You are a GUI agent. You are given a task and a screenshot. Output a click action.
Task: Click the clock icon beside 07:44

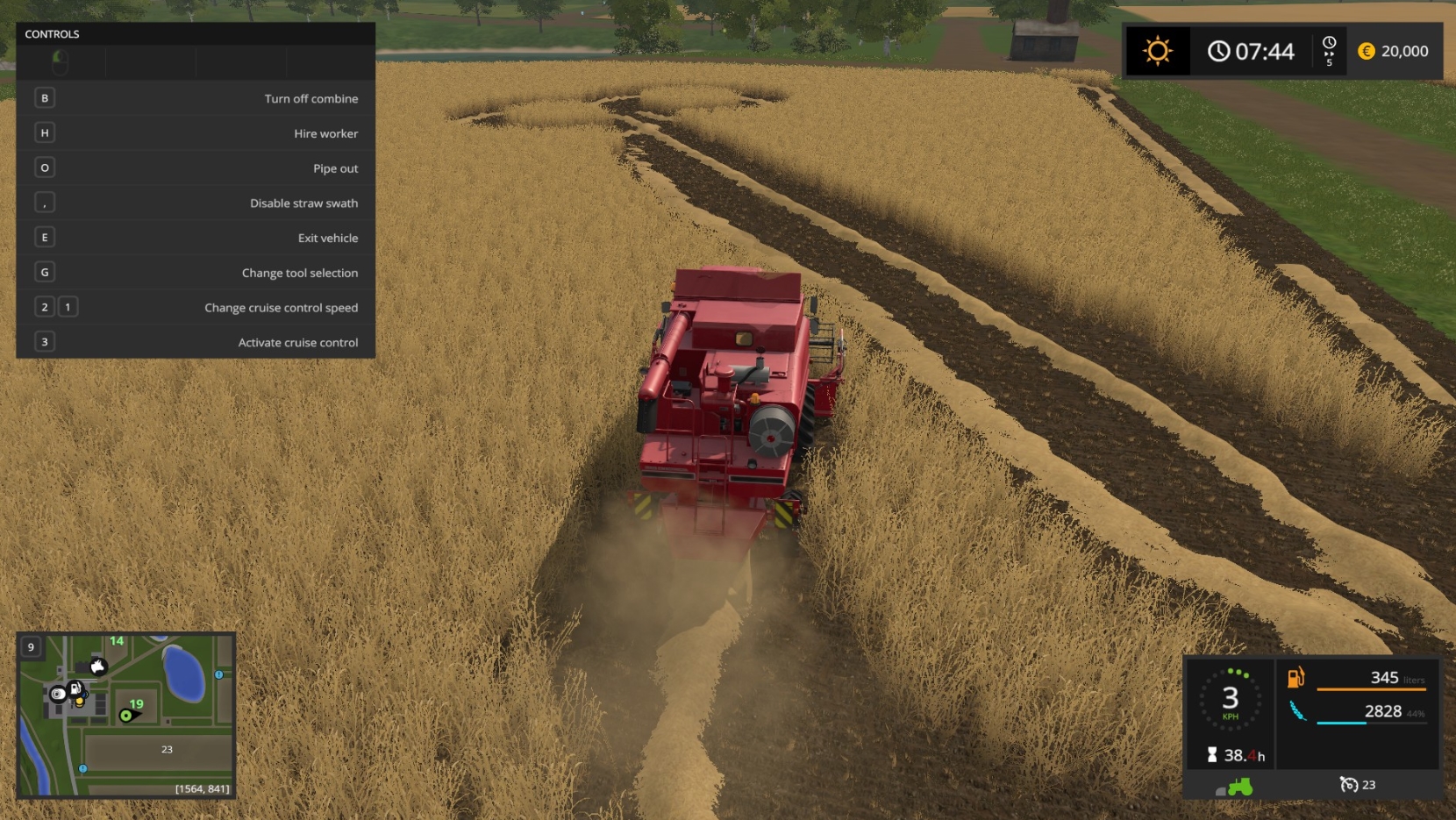[x=1220, y=51]
